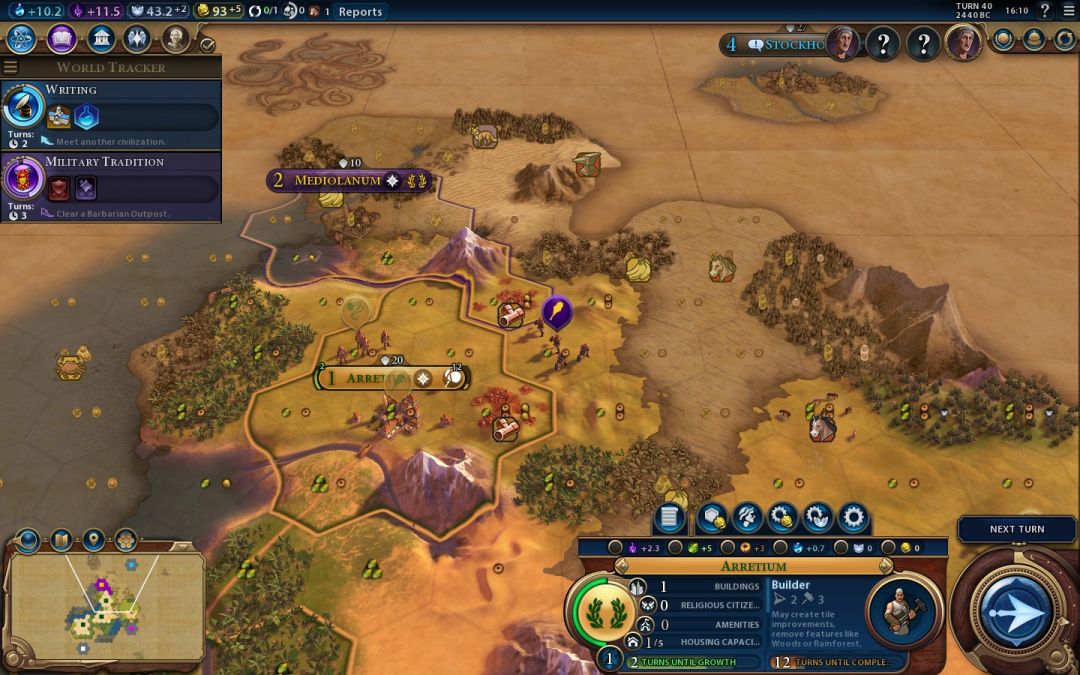Open the civics tree book icon
The image size is (1080, 675).
coord(61,39)
